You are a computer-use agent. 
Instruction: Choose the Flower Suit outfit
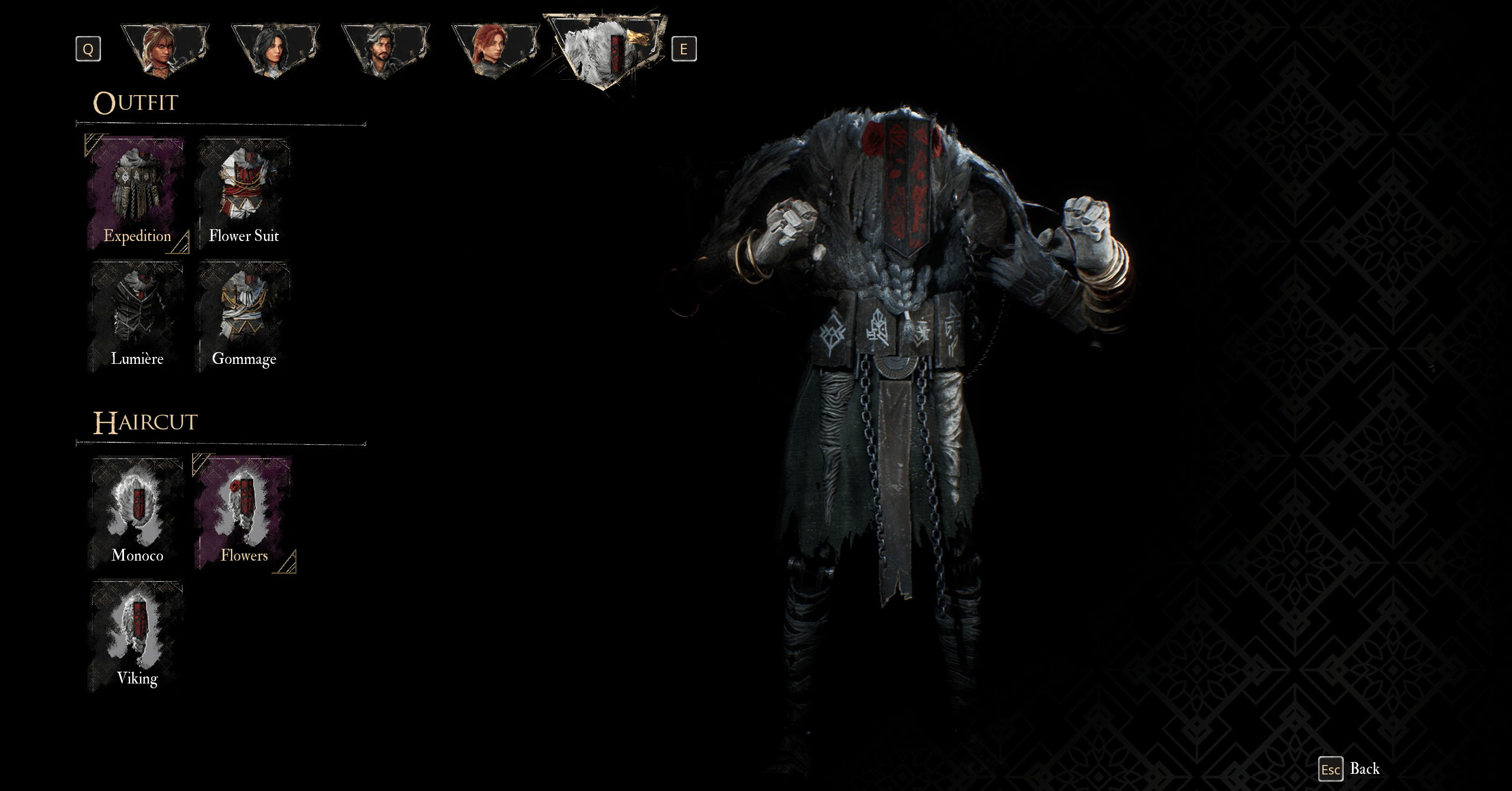click(243, 194)
